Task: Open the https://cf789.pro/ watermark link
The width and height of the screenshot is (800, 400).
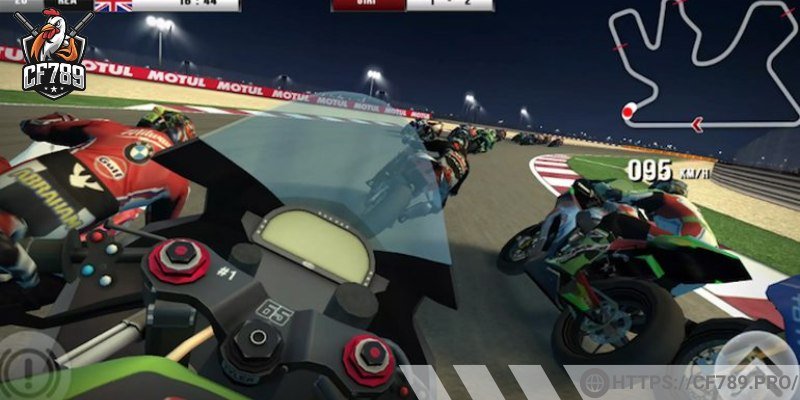Action: 692,382
